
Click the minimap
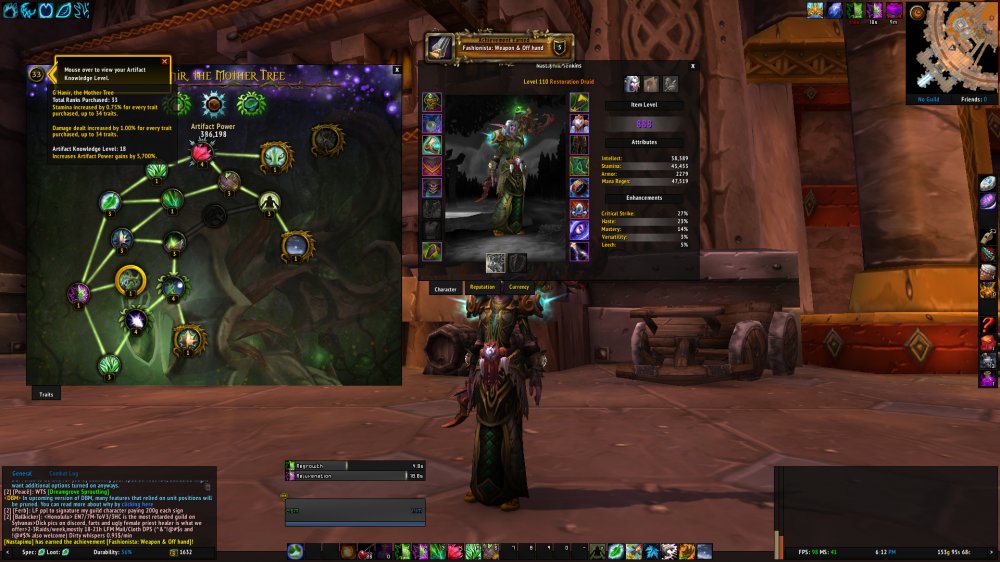[951, 48]
